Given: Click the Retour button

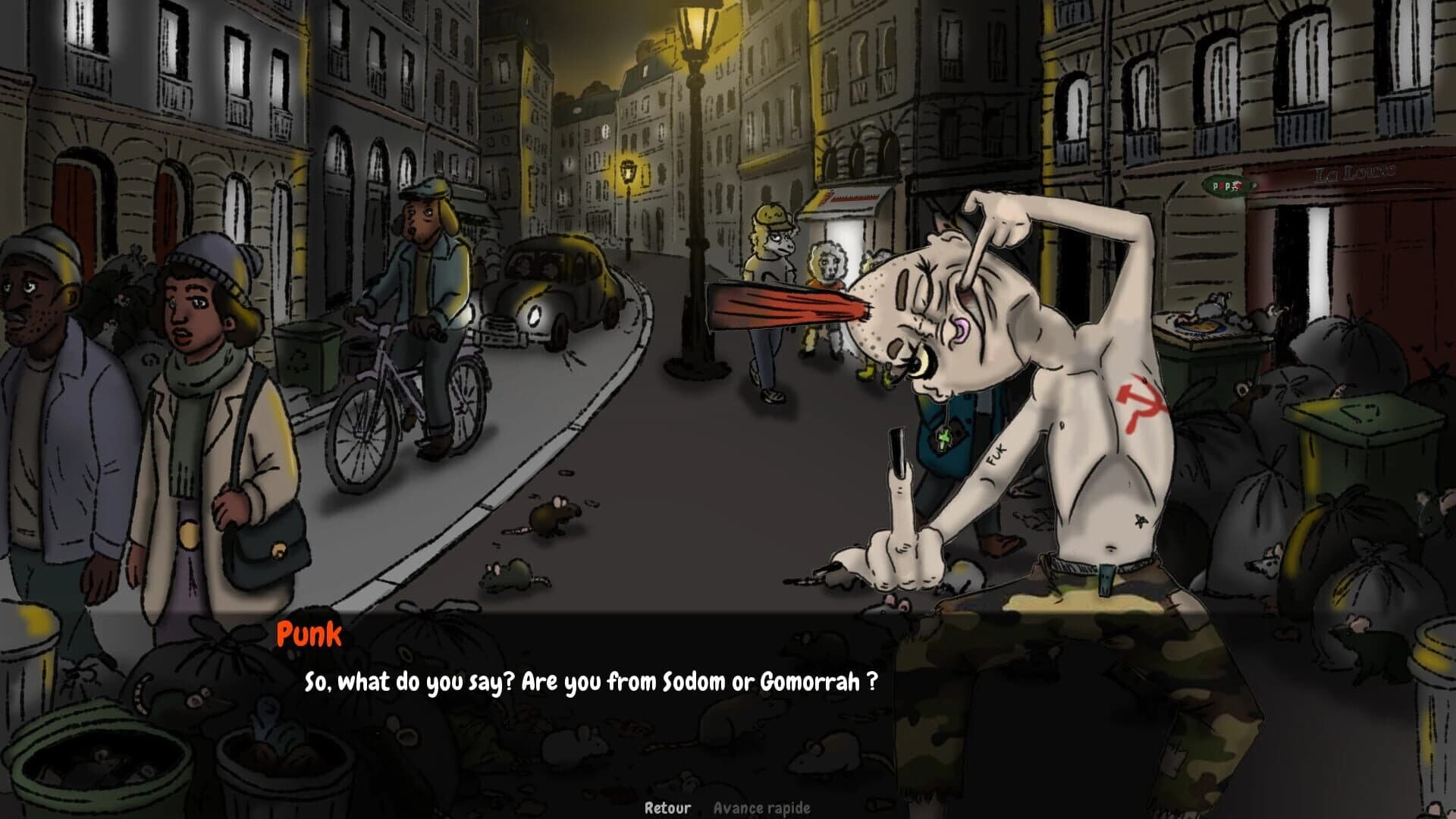Looking at the screenshot, I should click(x=667, y=807).
